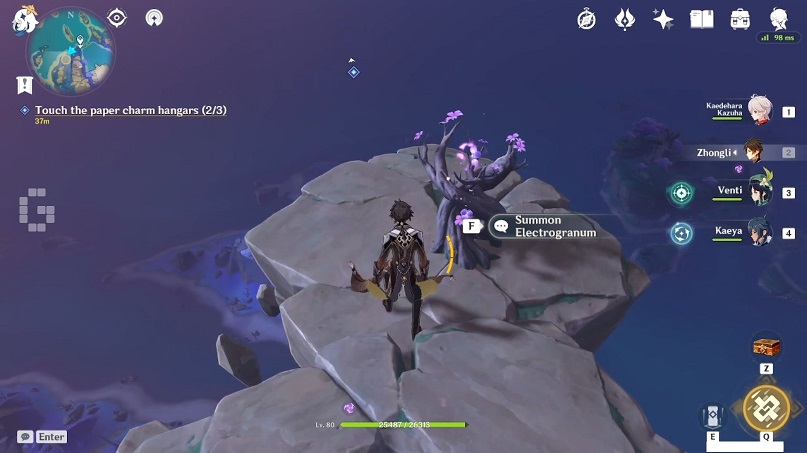Switch to Kaeya
This screenshot has height=453, width=807.
pos(760,233)
